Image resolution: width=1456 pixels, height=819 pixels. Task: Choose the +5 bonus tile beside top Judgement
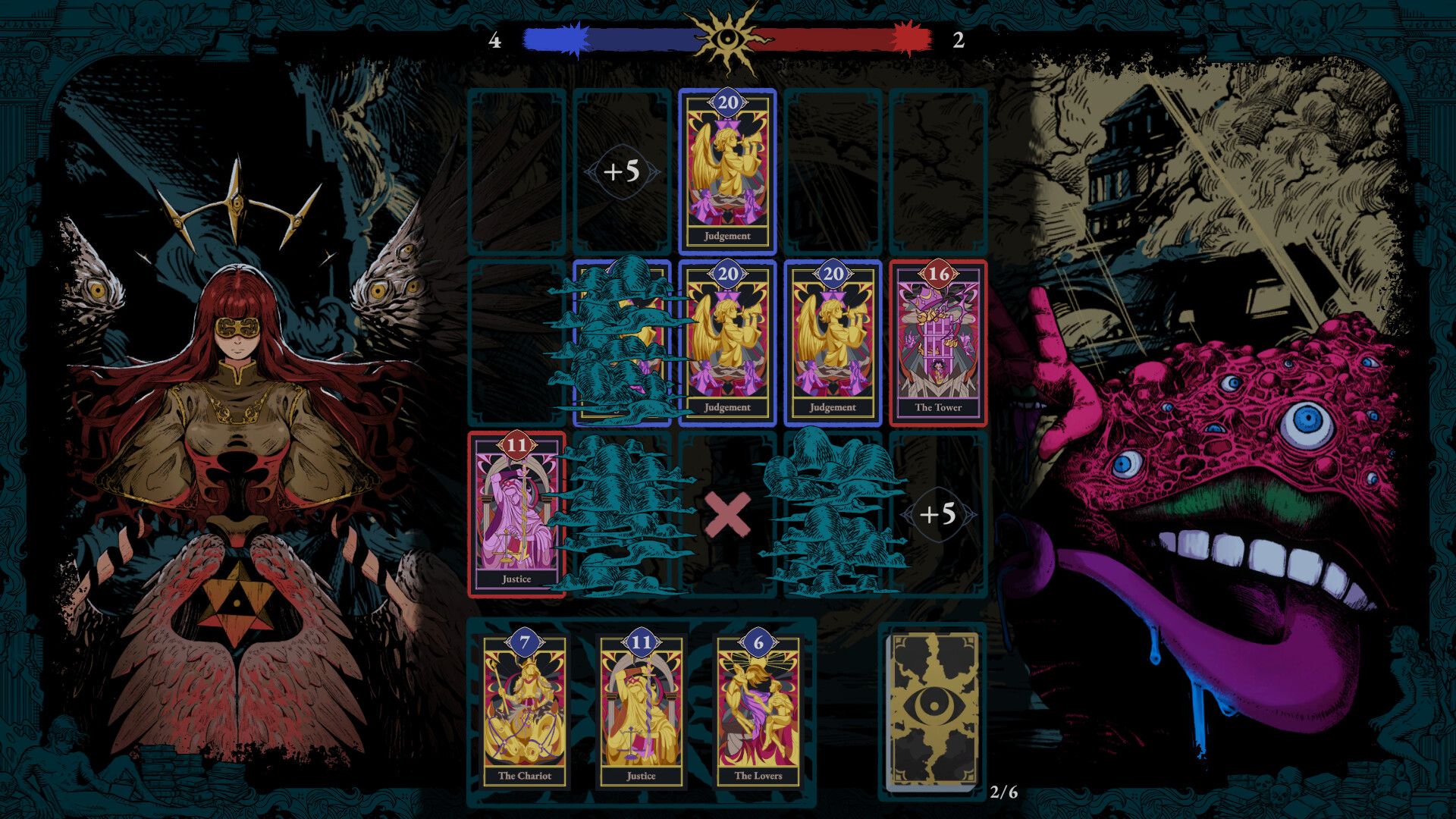pos(622,171)
